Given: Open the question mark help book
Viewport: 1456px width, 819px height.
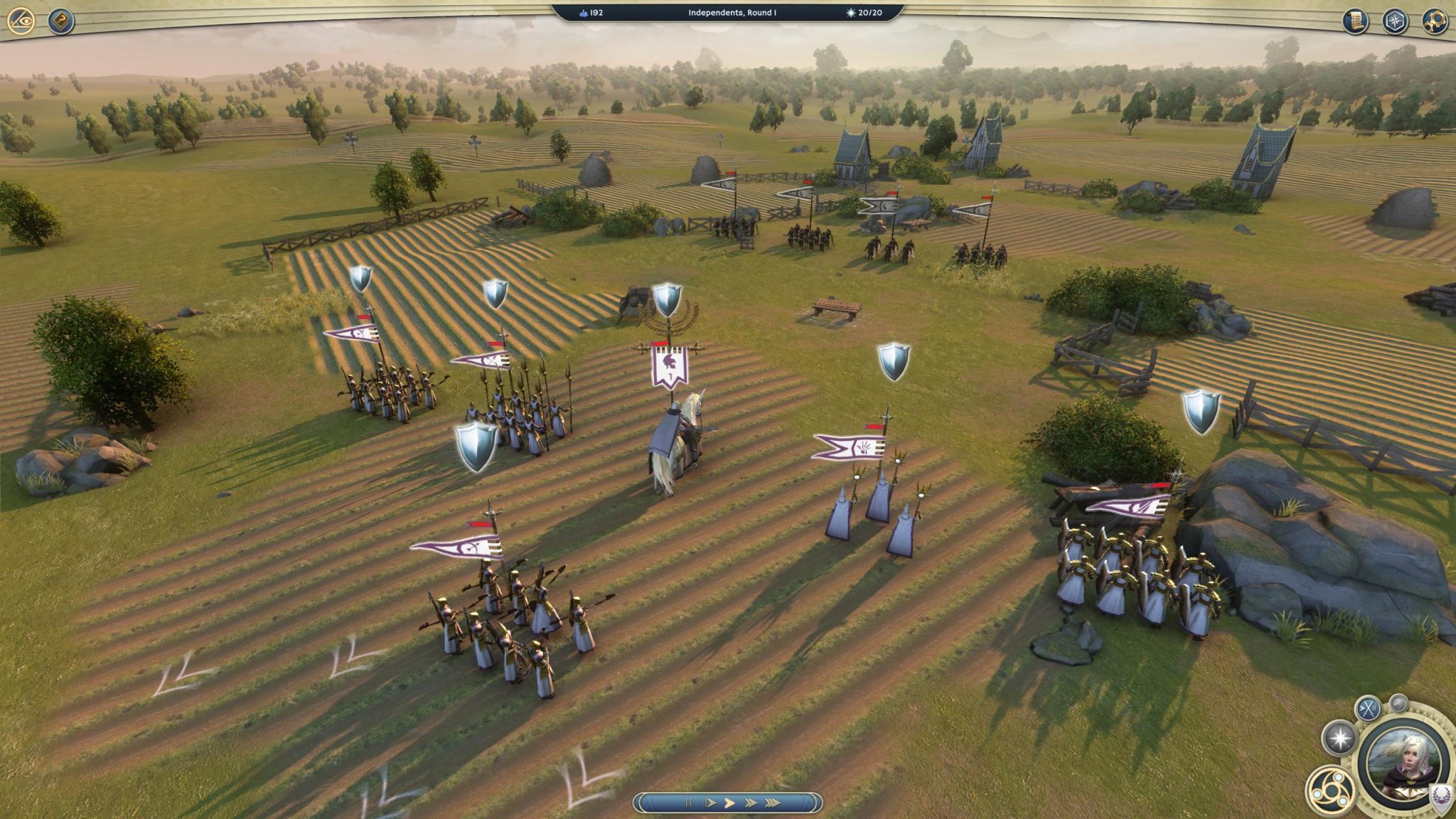Looking at the screenshot, I should [61, 21].
